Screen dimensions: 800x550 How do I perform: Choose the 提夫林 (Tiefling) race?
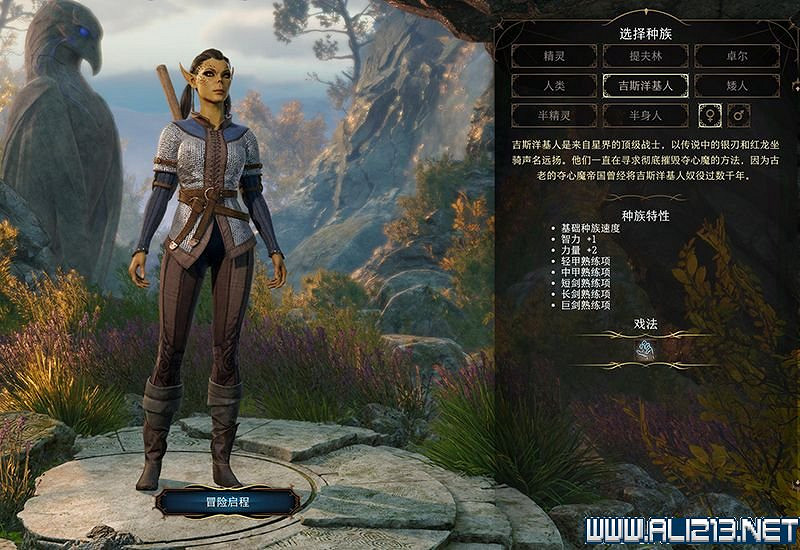click(645, 57)
